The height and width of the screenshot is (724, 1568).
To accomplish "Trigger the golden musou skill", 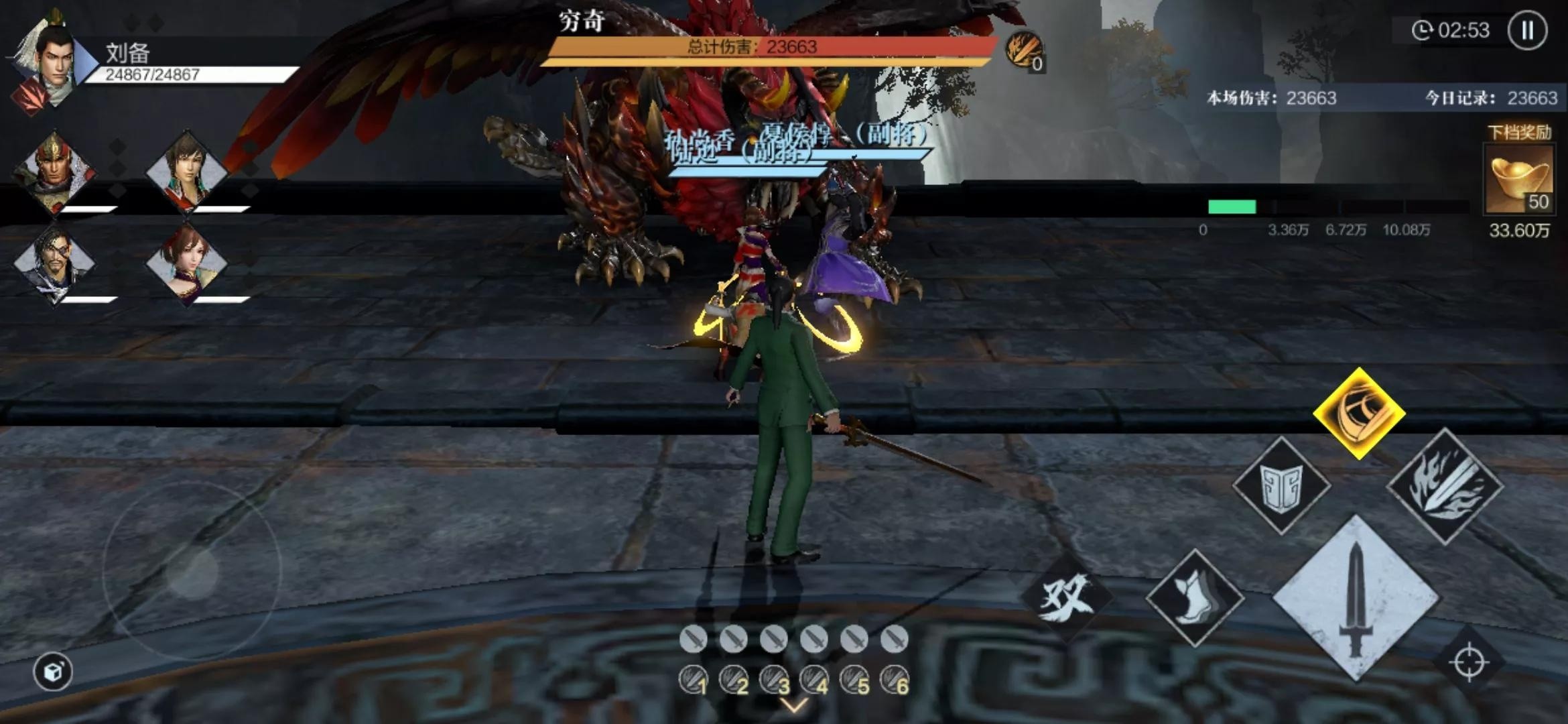I will 1359,413.
